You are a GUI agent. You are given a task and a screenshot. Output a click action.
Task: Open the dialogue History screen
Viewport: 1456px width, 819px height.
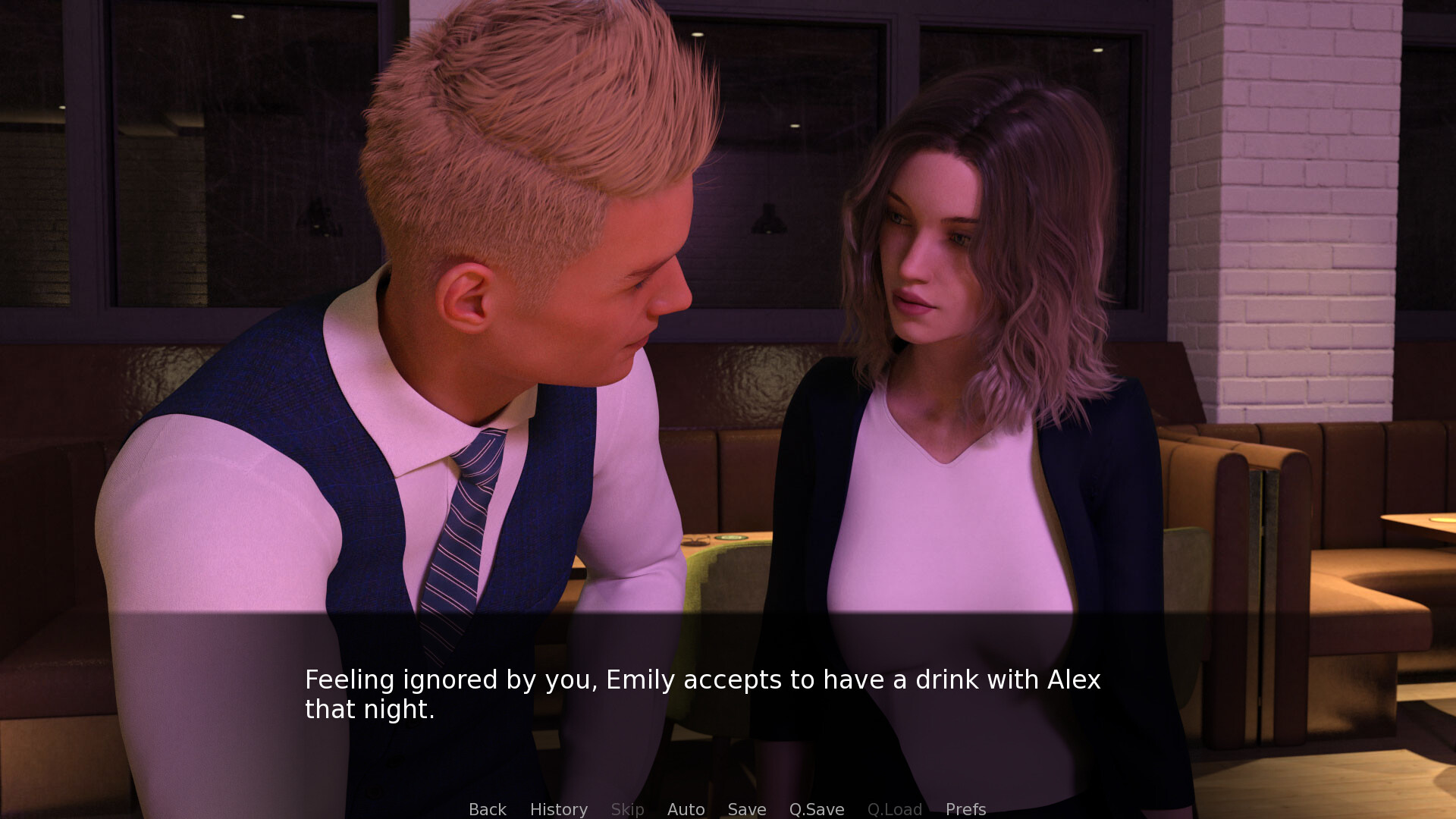pyautogui.click(x=558, y=809)
